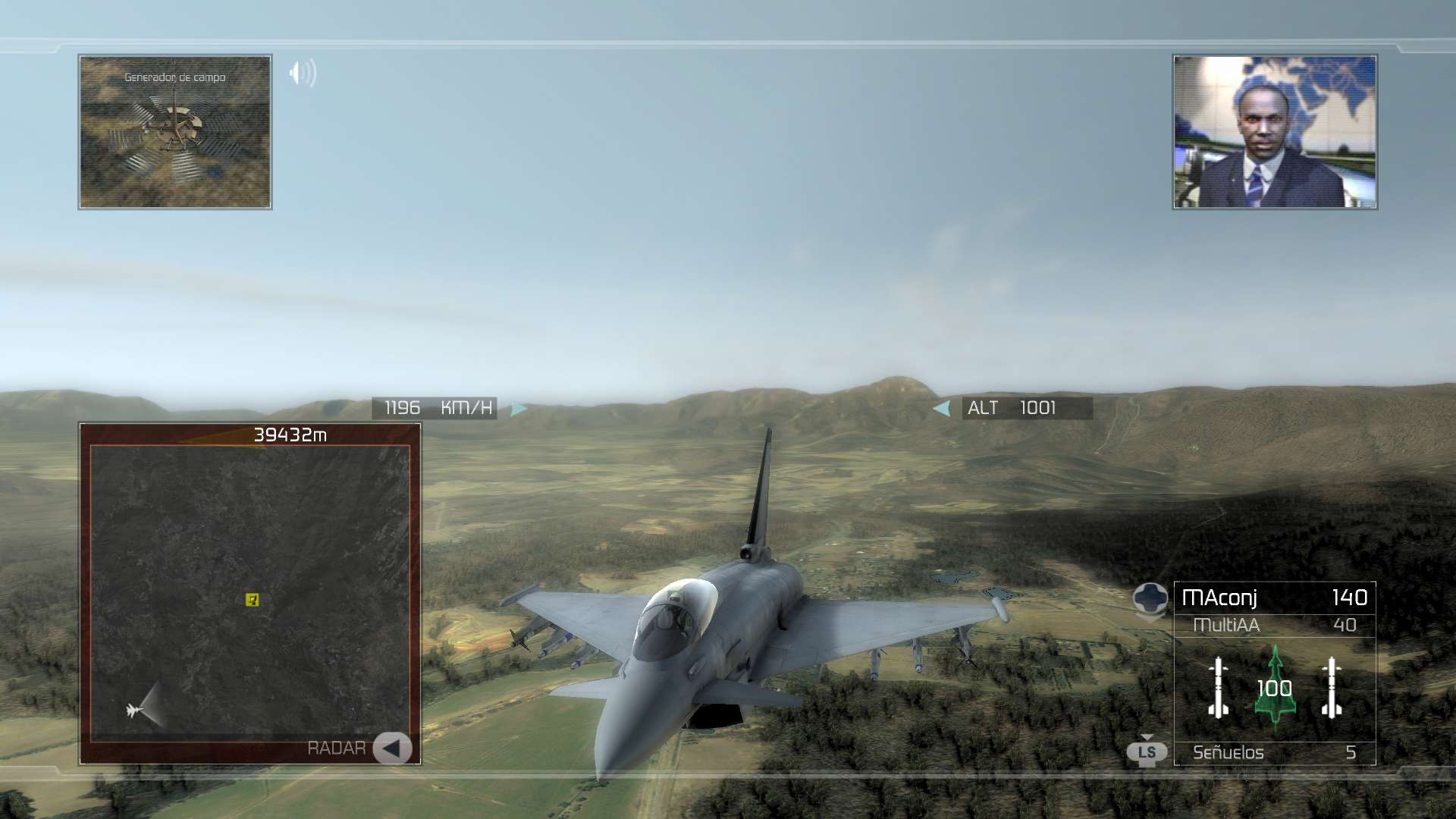Select the news anchor video feed

coord(1275,132)
